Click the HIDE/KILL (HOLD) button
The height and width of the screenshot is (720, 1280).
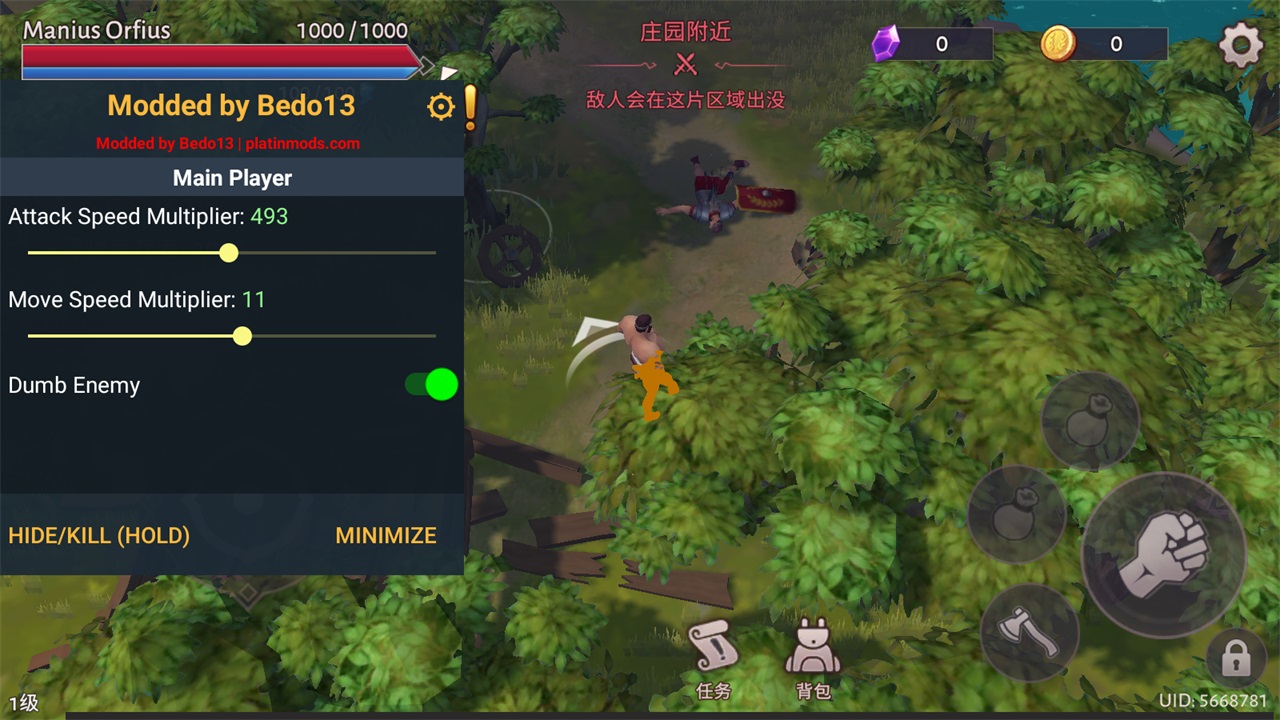point(99,535)
